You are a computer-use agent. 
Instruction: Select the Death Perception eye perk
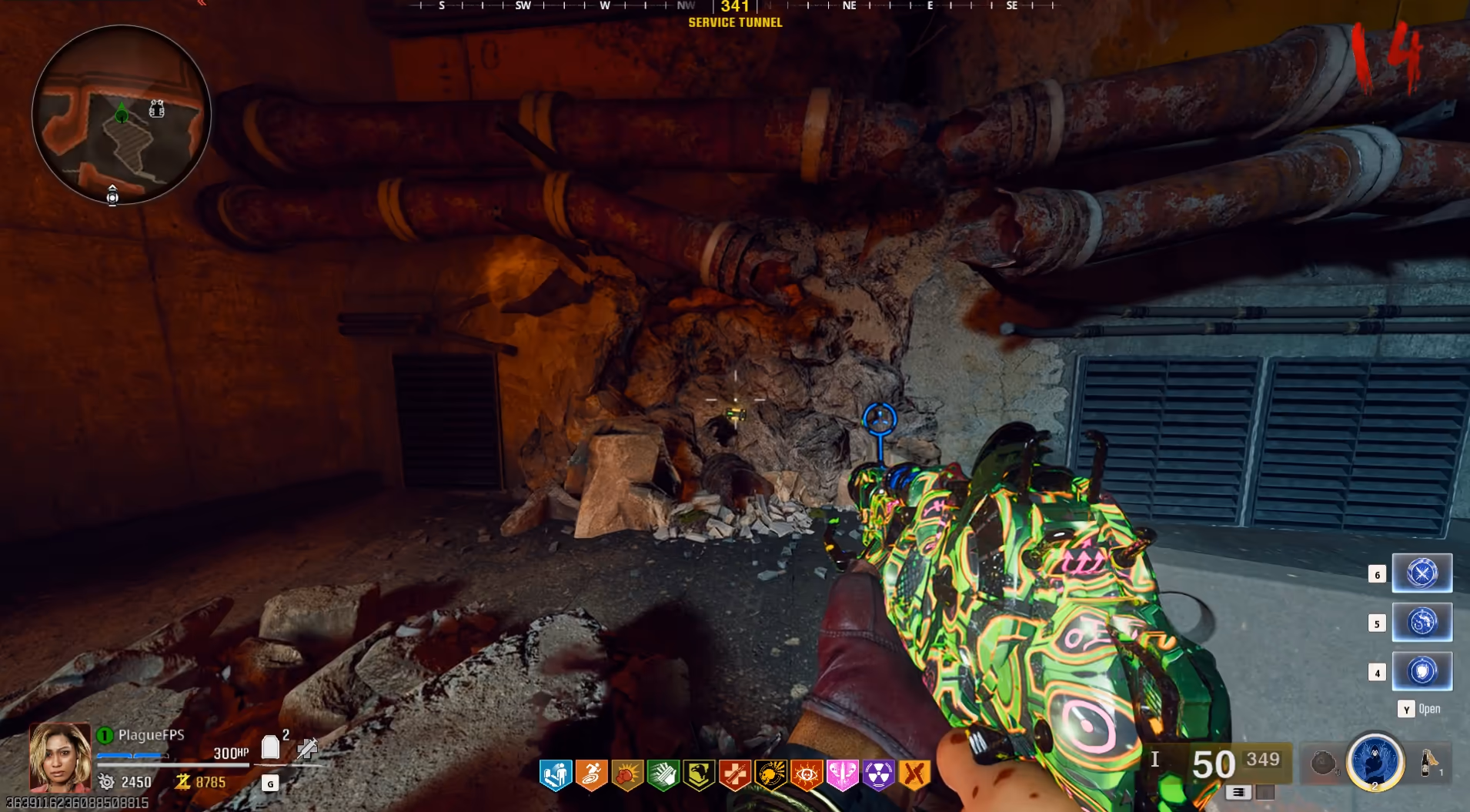click(806, 775)
